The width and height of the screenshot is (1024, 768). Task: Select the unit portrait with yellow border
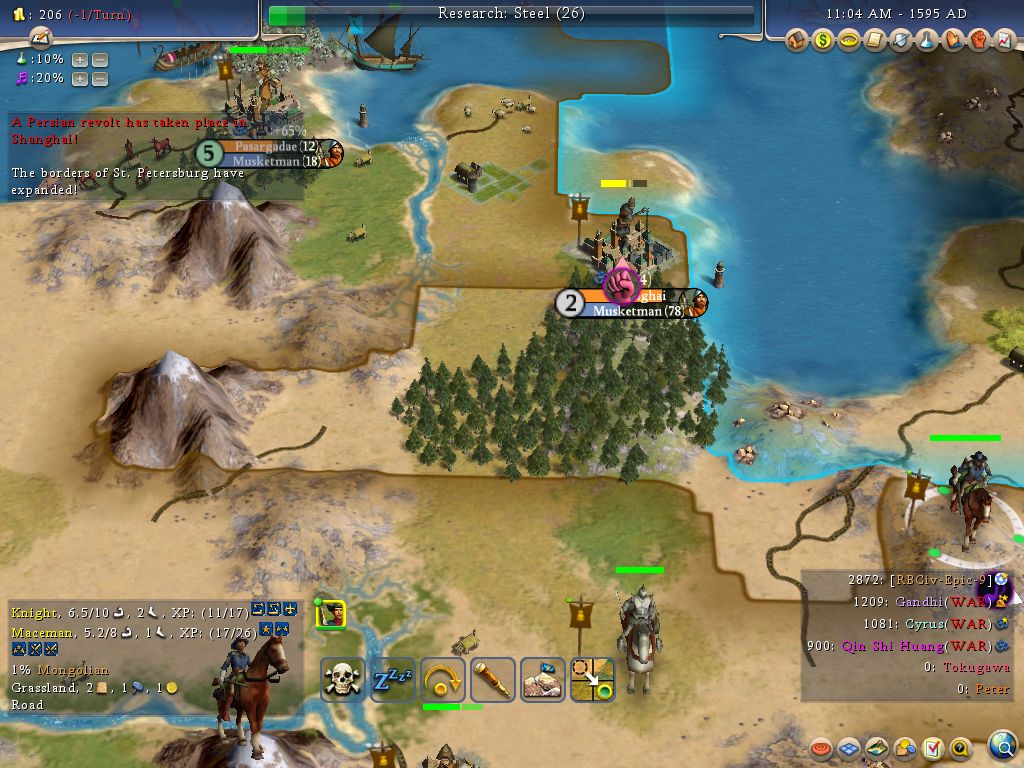330,614
